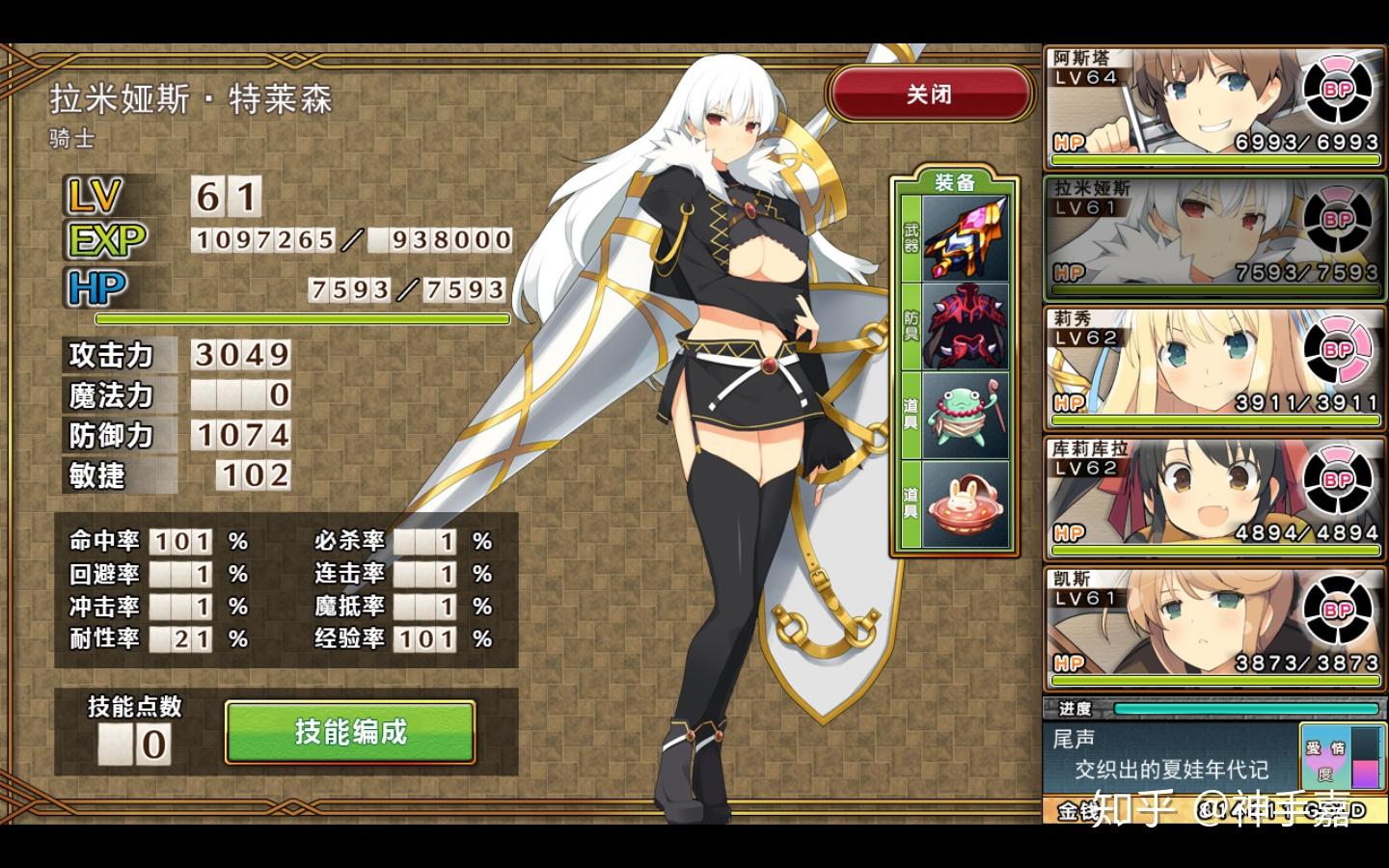Select the red armor equipment slot
This screenshot has height=868, width=1389.
click(966, 326)
